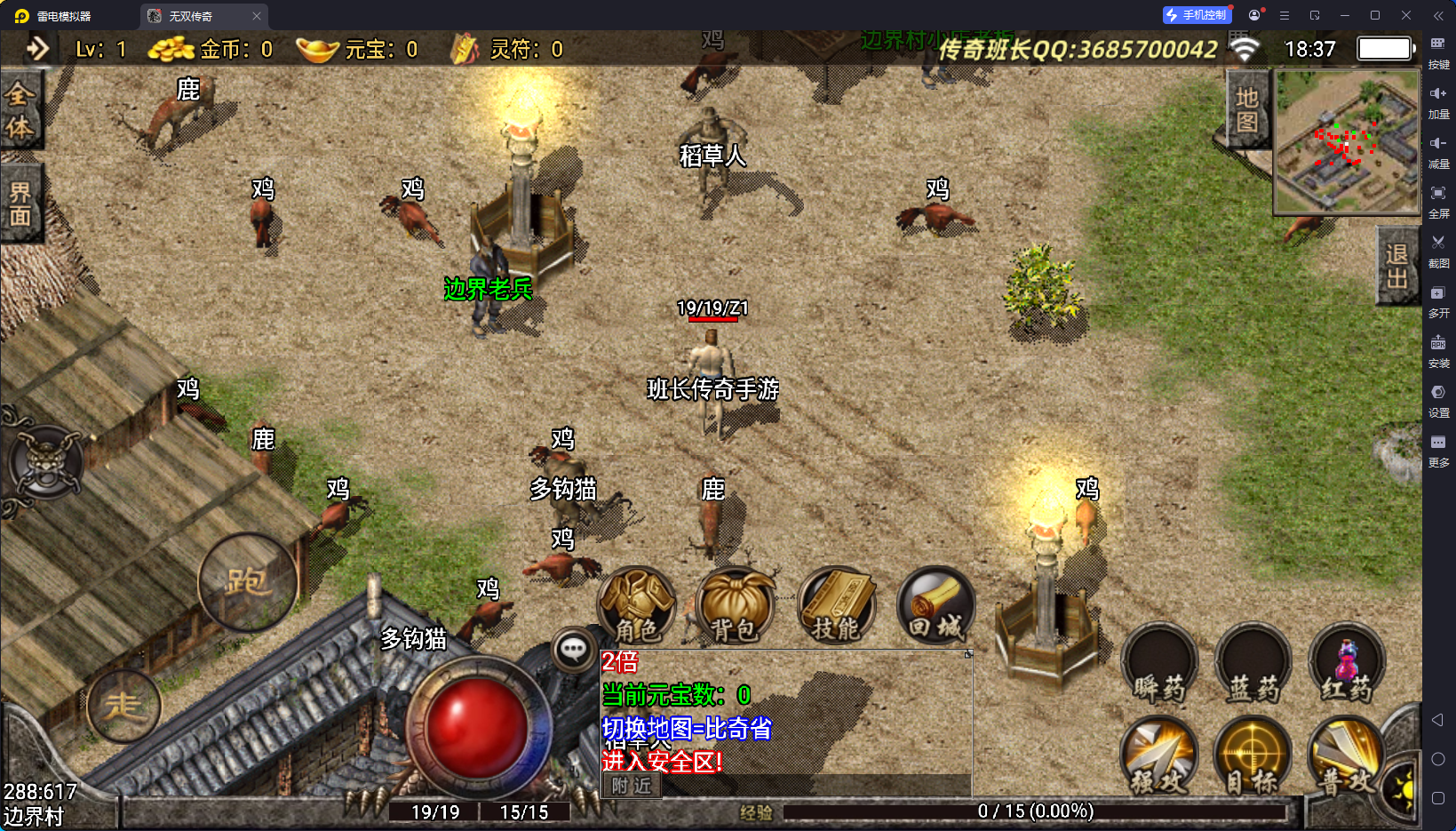Switch movement to 走 walk mode
This screenshot has width=1456, height=831.
123,707
